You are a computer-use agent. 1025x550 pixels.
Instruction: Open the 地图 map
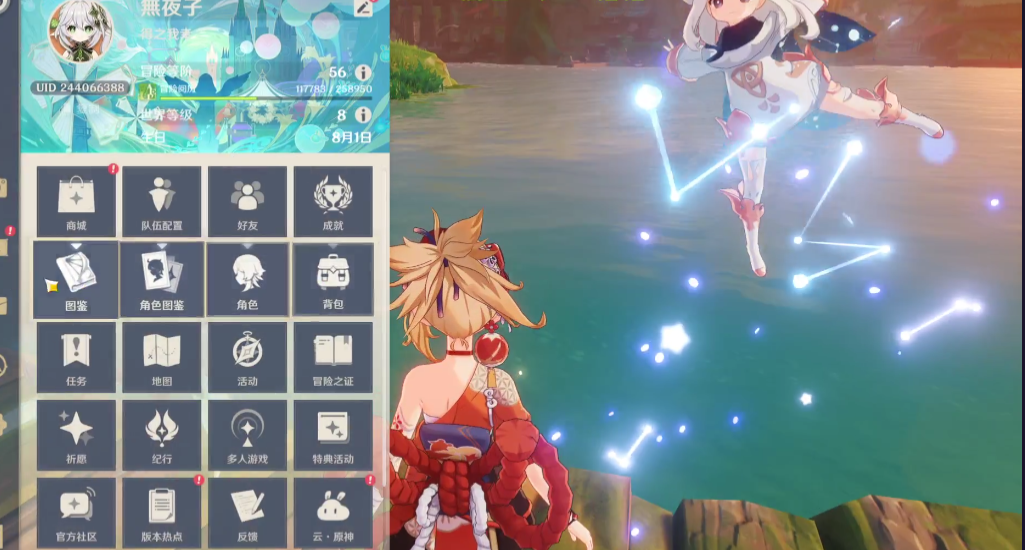(162, 357)
